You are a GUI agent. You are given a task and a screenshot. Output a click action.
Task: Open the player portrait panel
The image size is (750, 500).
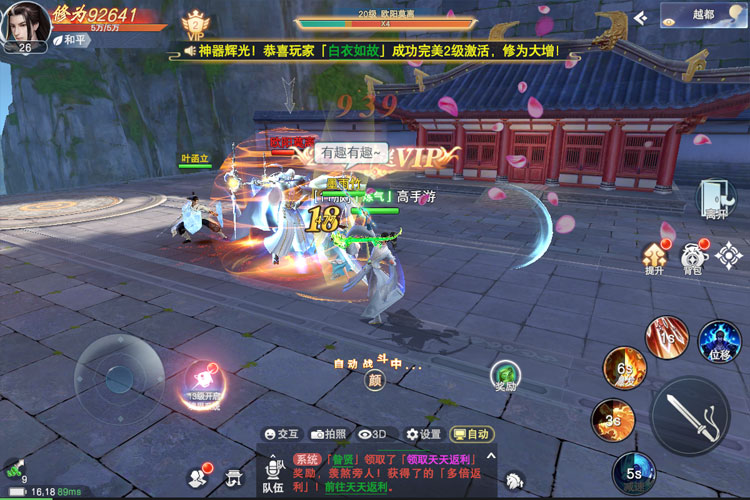point(25,24)
